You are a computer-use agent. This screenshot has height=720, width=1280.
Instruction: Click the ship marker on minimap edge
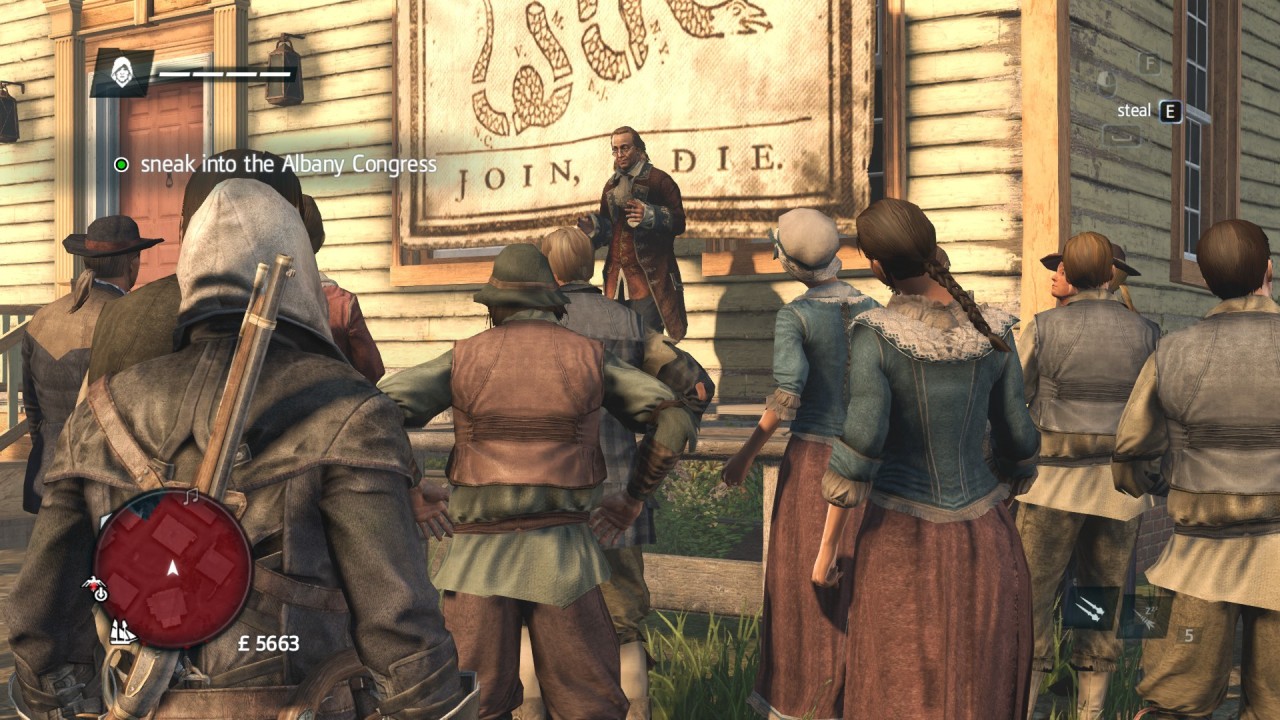[x=122, y=632]
